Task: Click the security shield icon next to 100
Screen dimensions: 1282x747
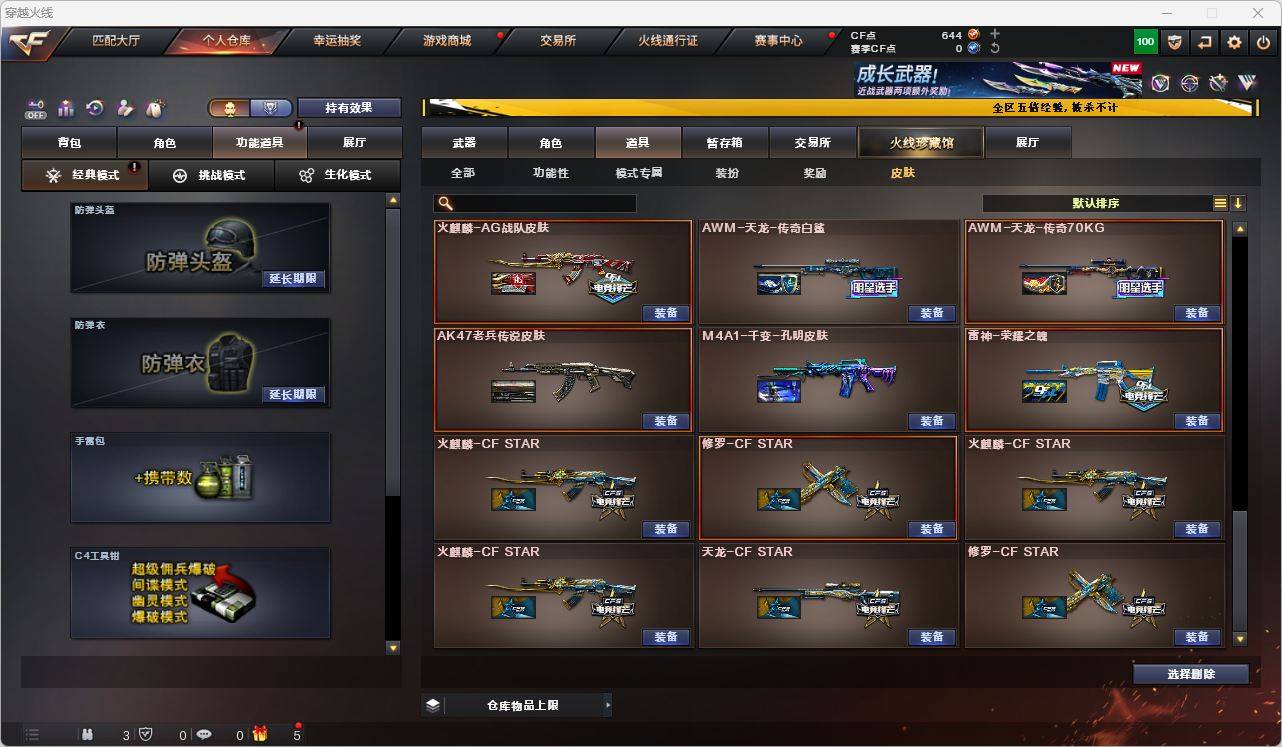Action: click(x=1174, y=42)
